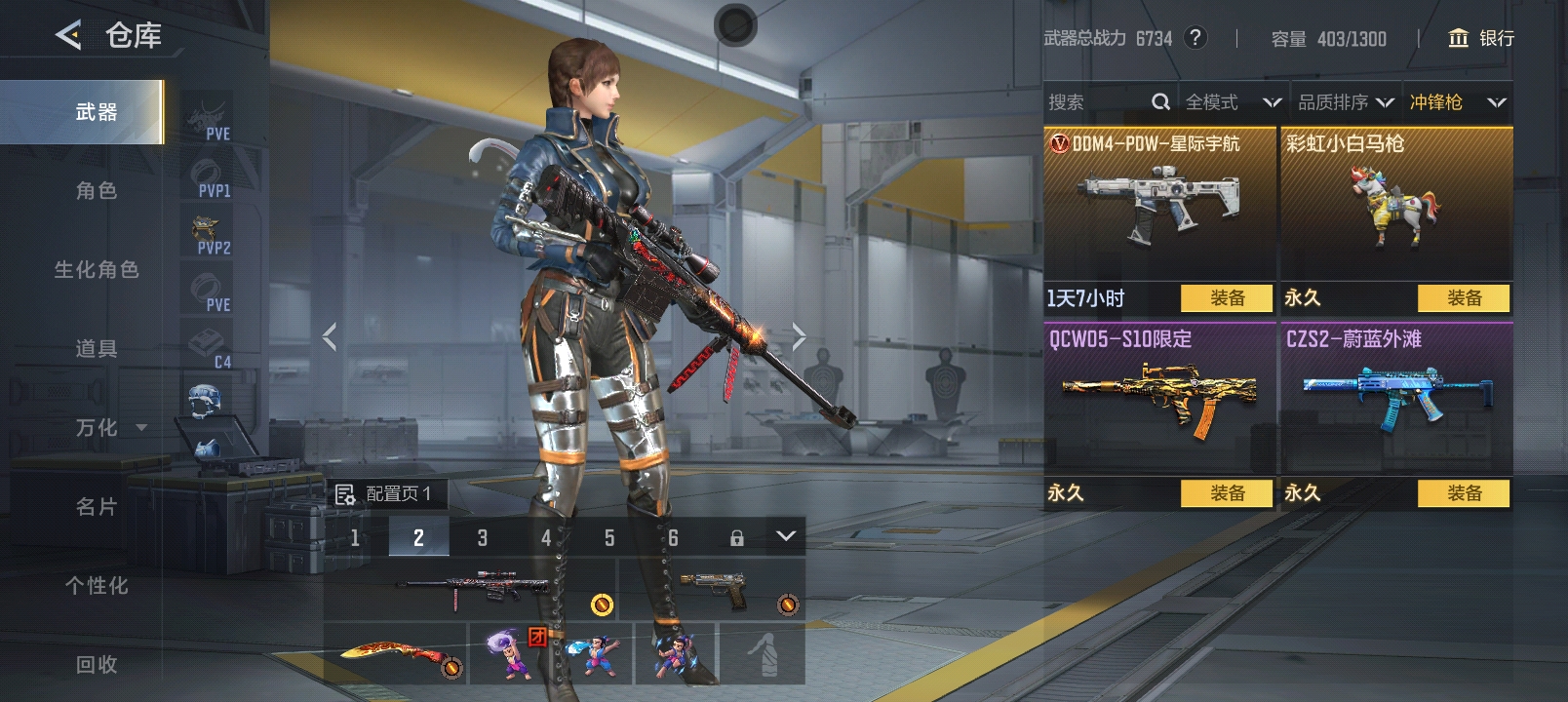The height and width of the screenshot is (702, 1568).
Task: Equip the QCW05-S10限定 gun
Action: point(1227,493)
